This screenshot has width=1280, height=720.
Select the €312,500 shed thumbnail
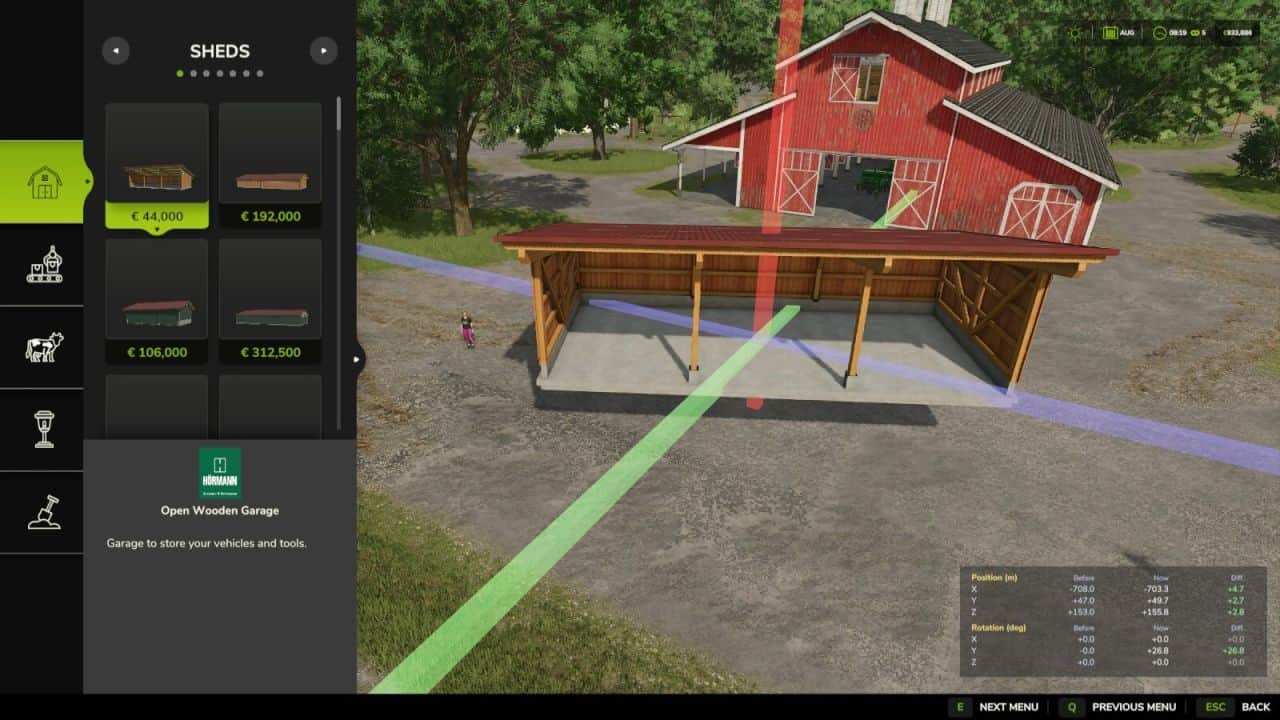click(x=269, y=297)
